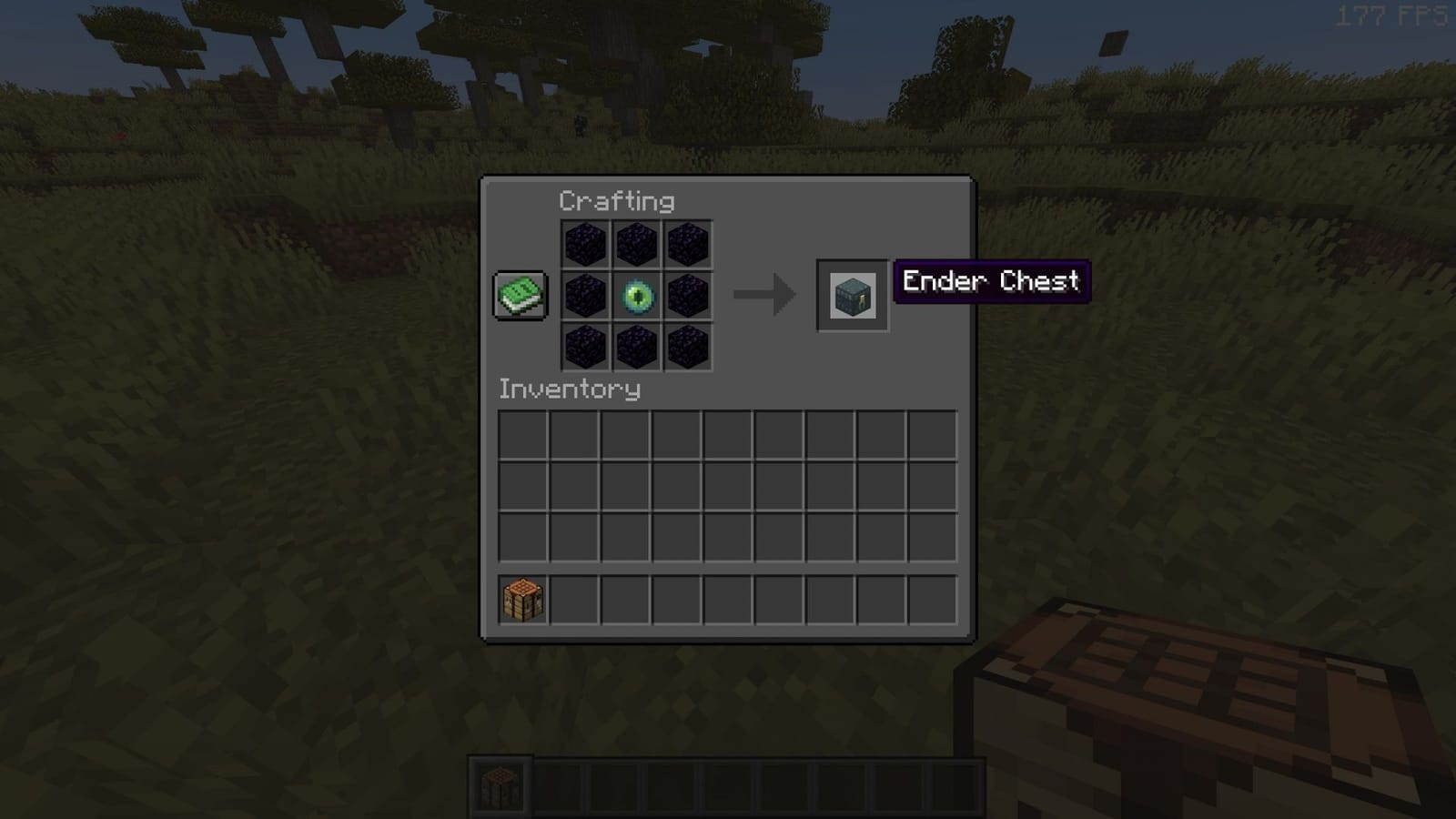The height and width of the screenshot is (819, 1456).
Task: Select the Eye of Ender in the grid center
Action: (x=638, y=295)
